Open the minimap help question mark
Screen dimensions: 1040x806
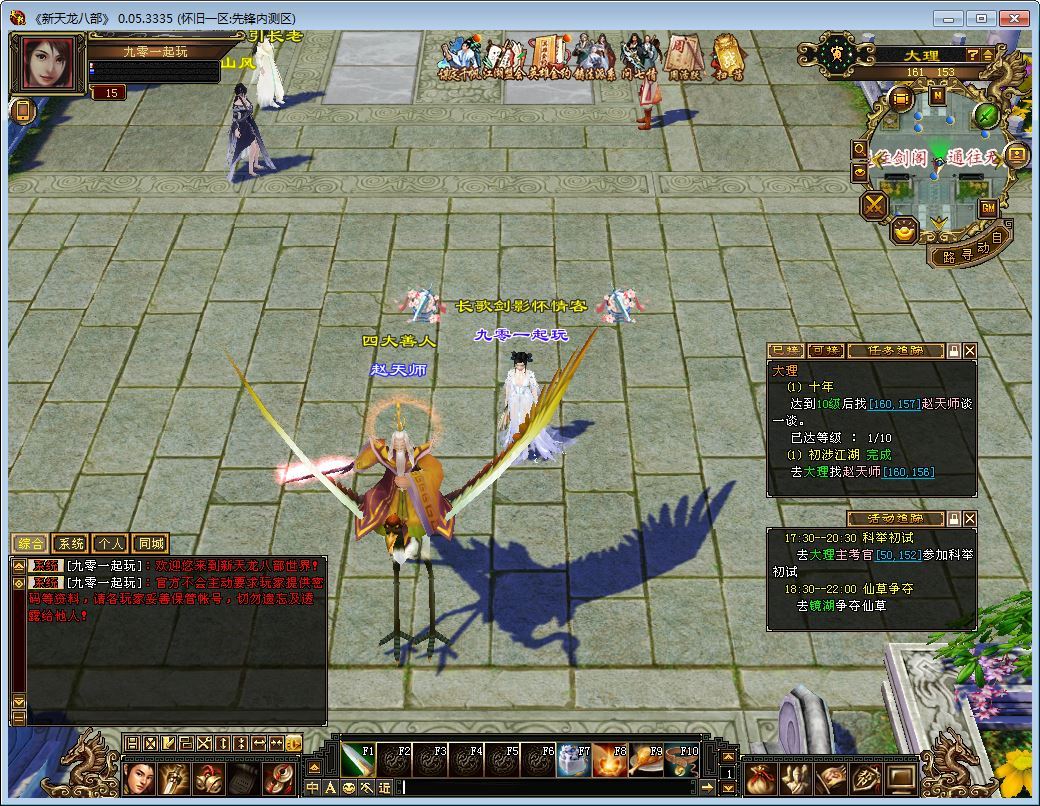(x=972, y=54)
